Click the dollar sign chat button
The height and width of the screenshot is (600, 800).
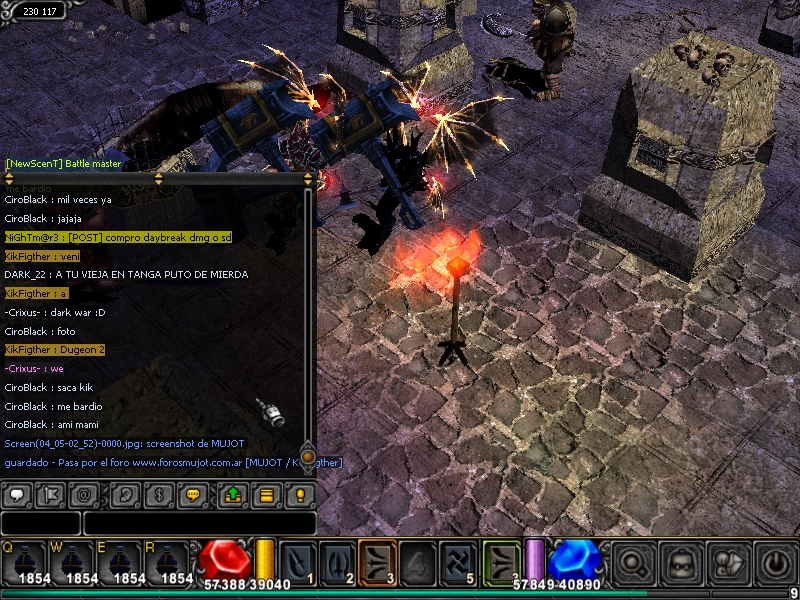pyautogui.click(x=160, y=494)
